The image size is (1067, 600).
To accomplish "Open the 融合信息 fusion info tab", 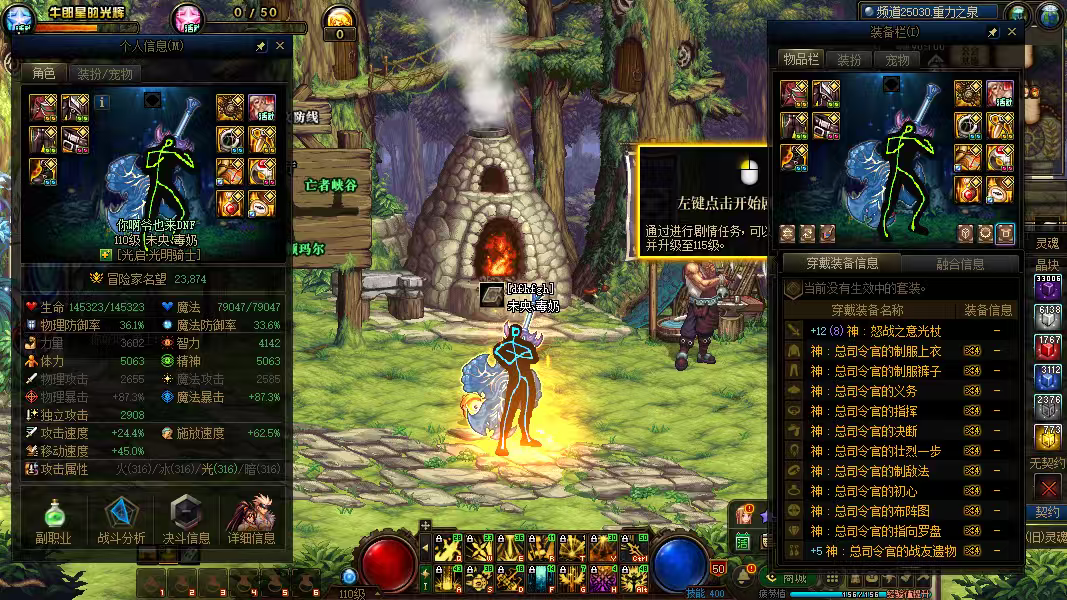I will click(959, 264).
